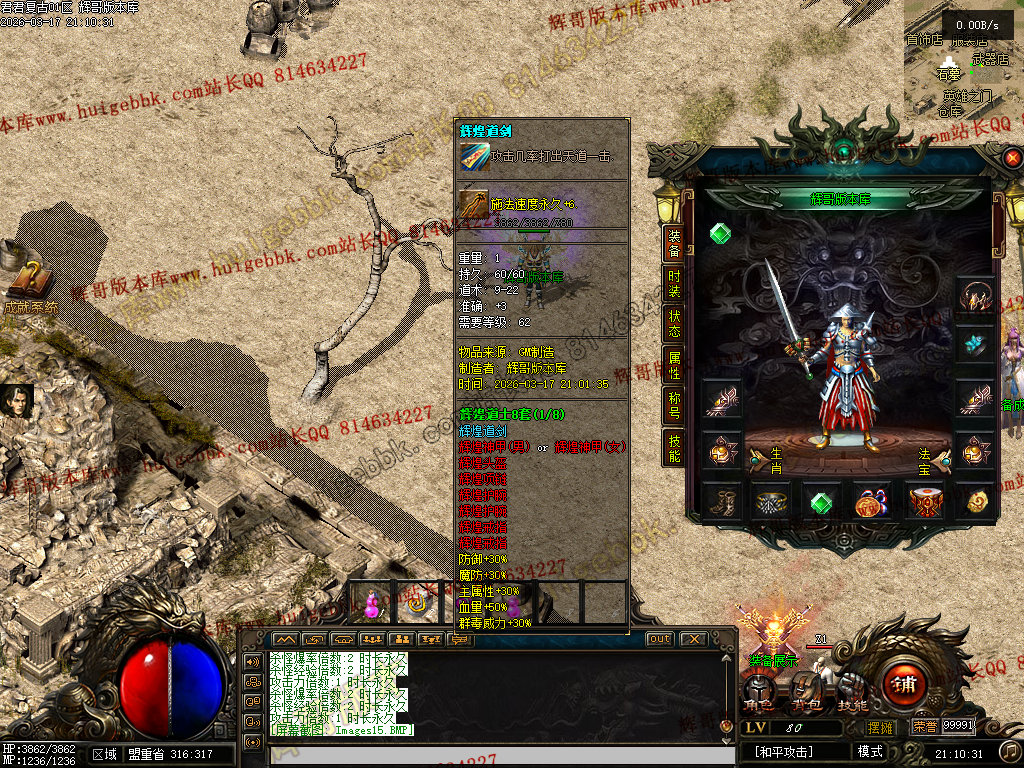Select the drum item equipment slot
Viewport: 1024px width, 768px height.
click(x=924, y=502)
